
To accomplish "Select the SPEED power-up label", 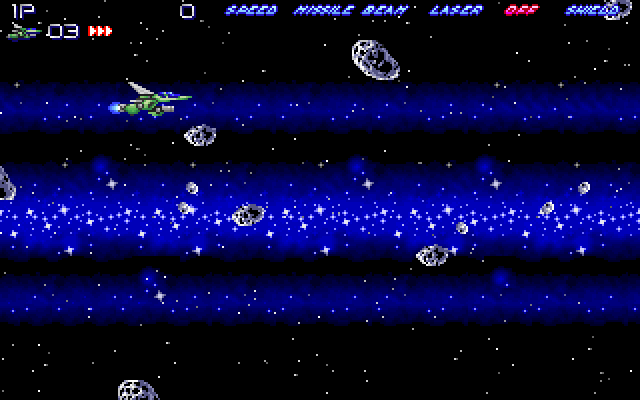I will click(251, 11).
